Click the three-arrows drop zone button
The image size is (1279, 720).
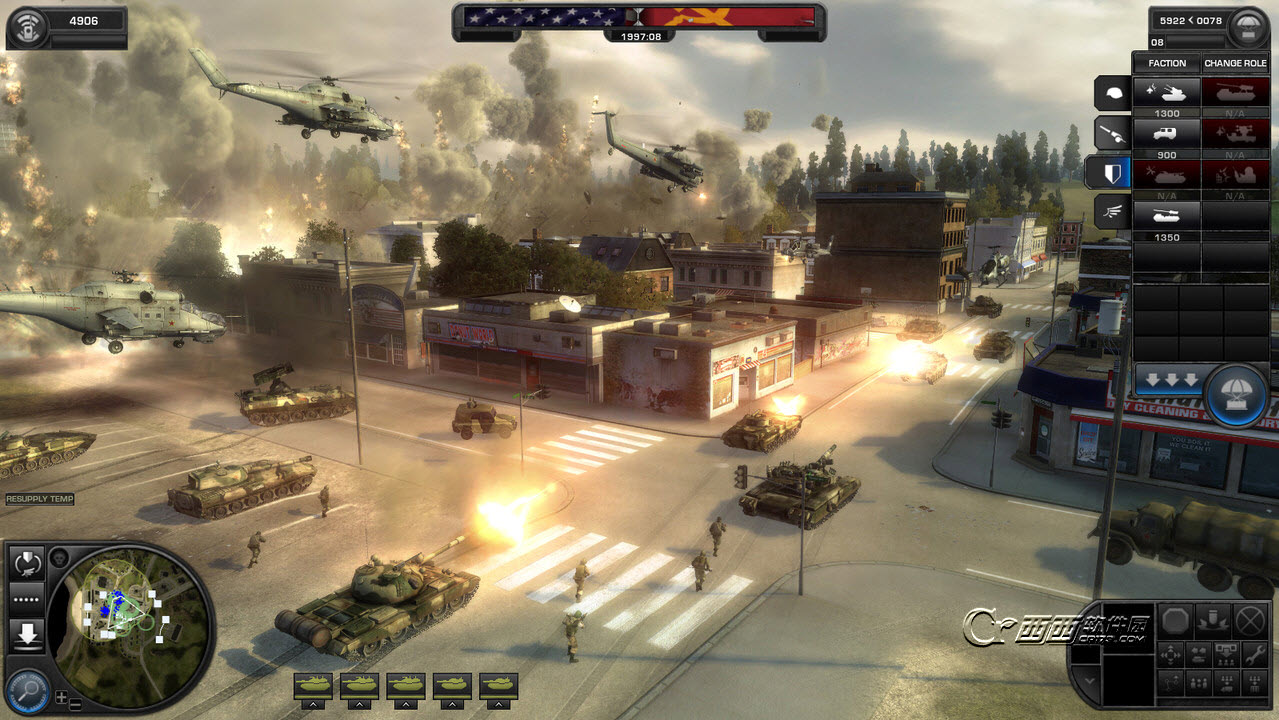(x=1167, y=381)
